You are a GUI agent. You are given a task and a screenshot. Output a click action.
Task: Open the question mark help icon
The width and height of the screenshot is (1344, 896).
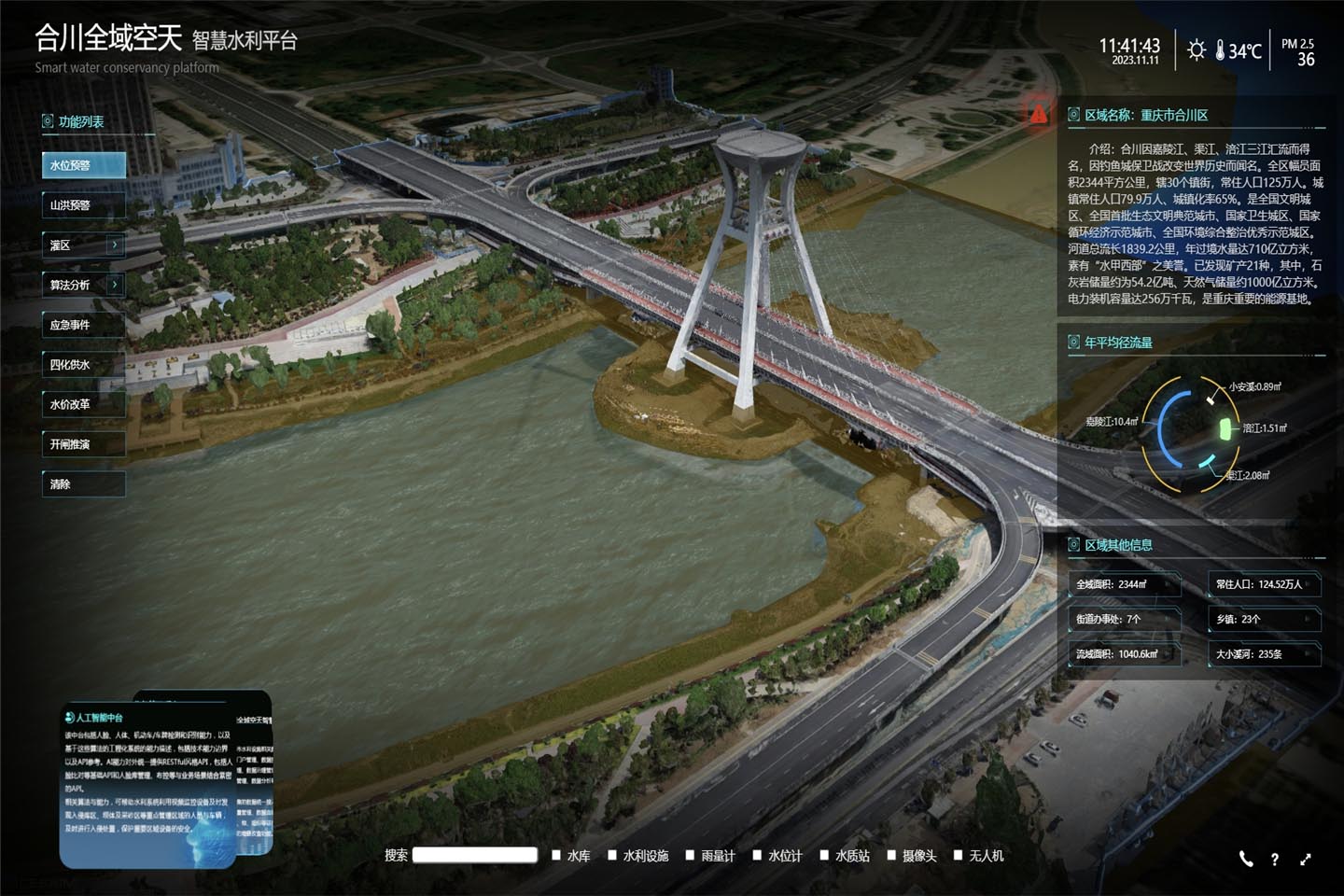(x=1274, y=860)
